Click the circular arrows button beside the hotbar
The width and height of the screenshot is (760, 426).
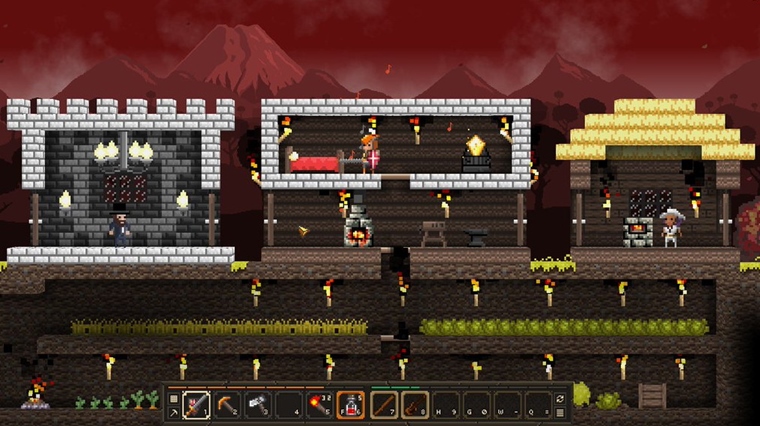click(561, 398)
